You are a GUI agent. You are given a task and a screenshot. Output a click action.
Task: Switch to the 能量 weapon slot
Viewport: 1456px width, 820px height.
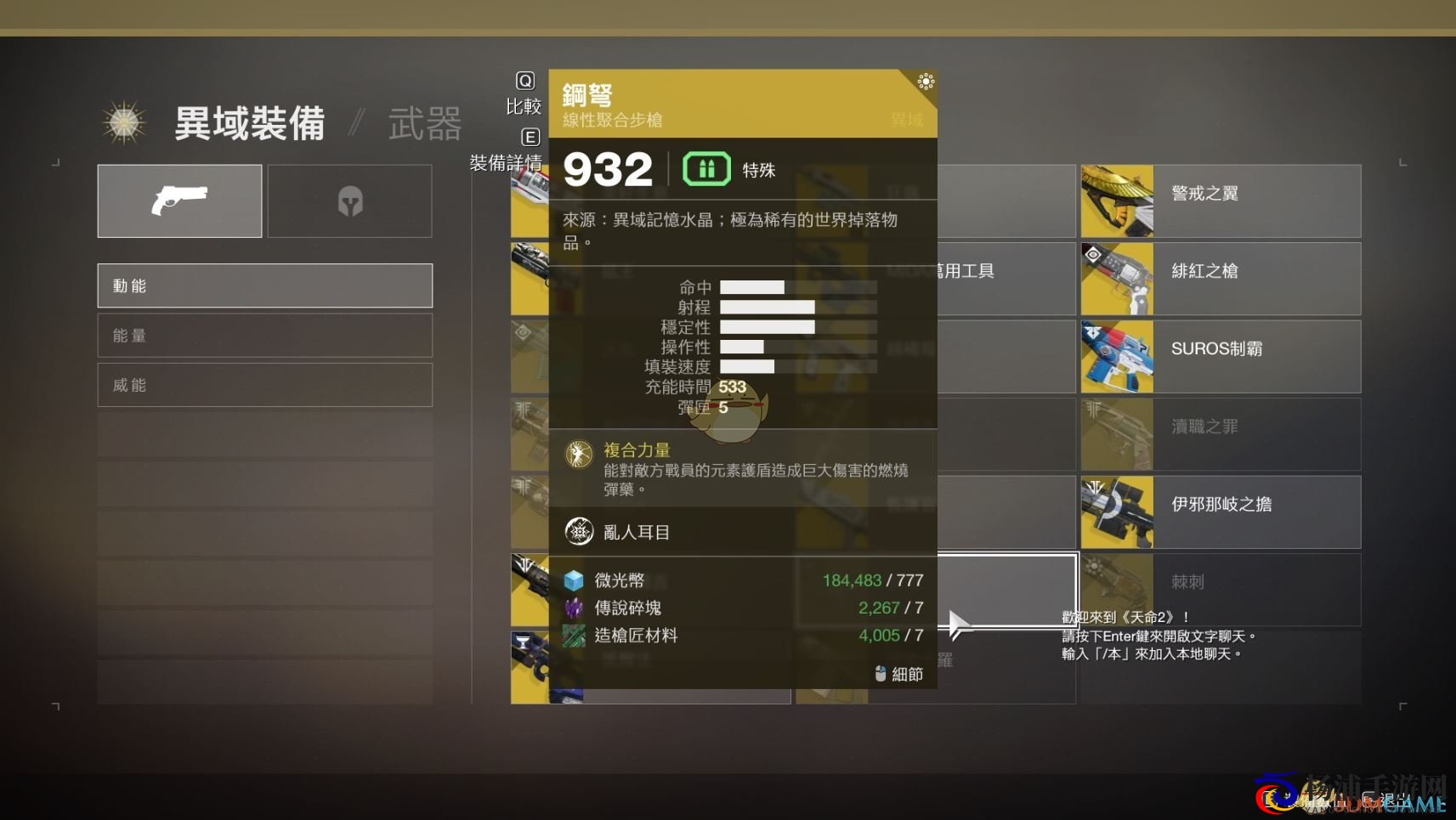pyautogui.click(x=264, y=335)
